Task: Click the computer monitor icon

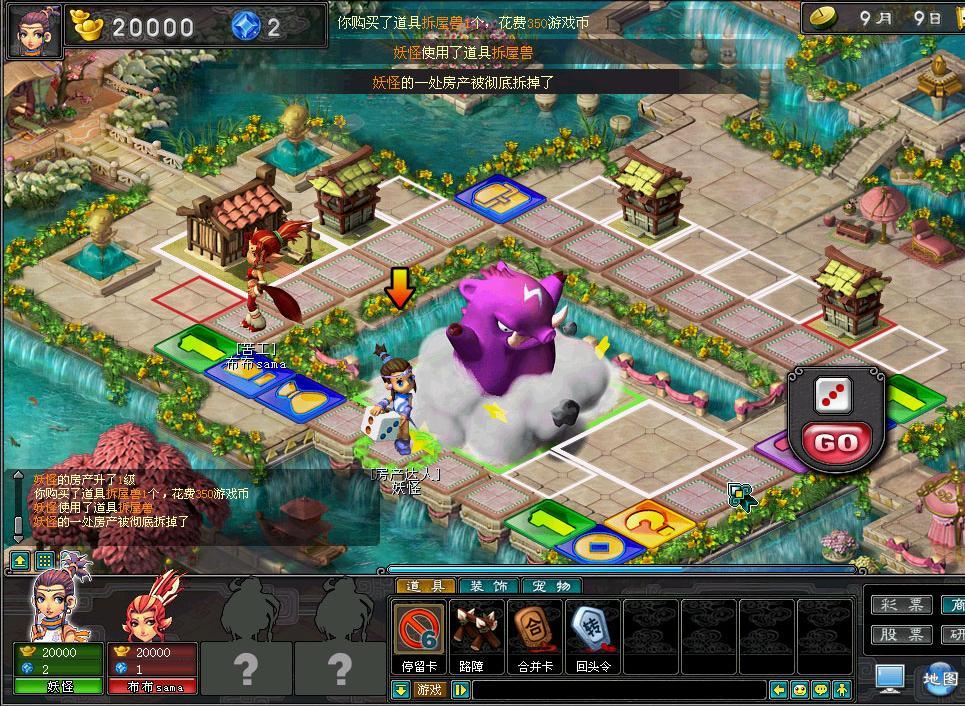Action: coord(890,678)
